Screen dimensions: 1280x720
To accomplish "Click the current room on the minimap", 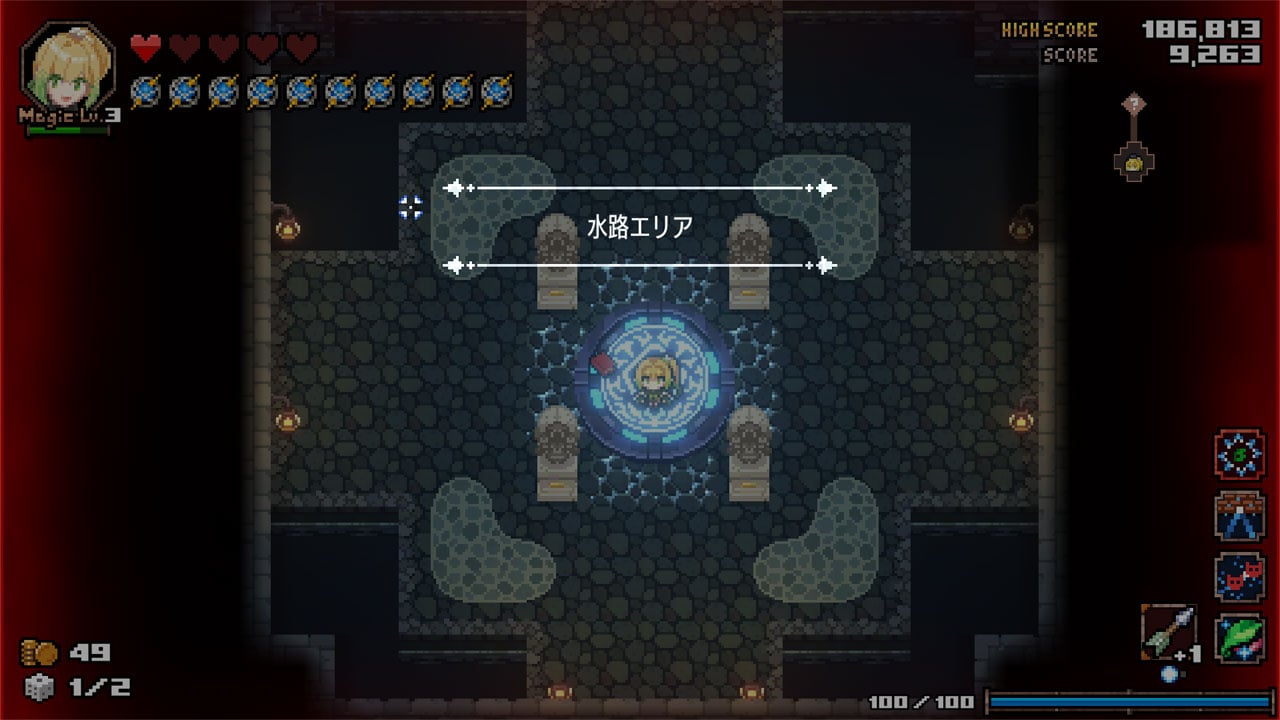I will pyautogui.click(x=1135, y=163).
